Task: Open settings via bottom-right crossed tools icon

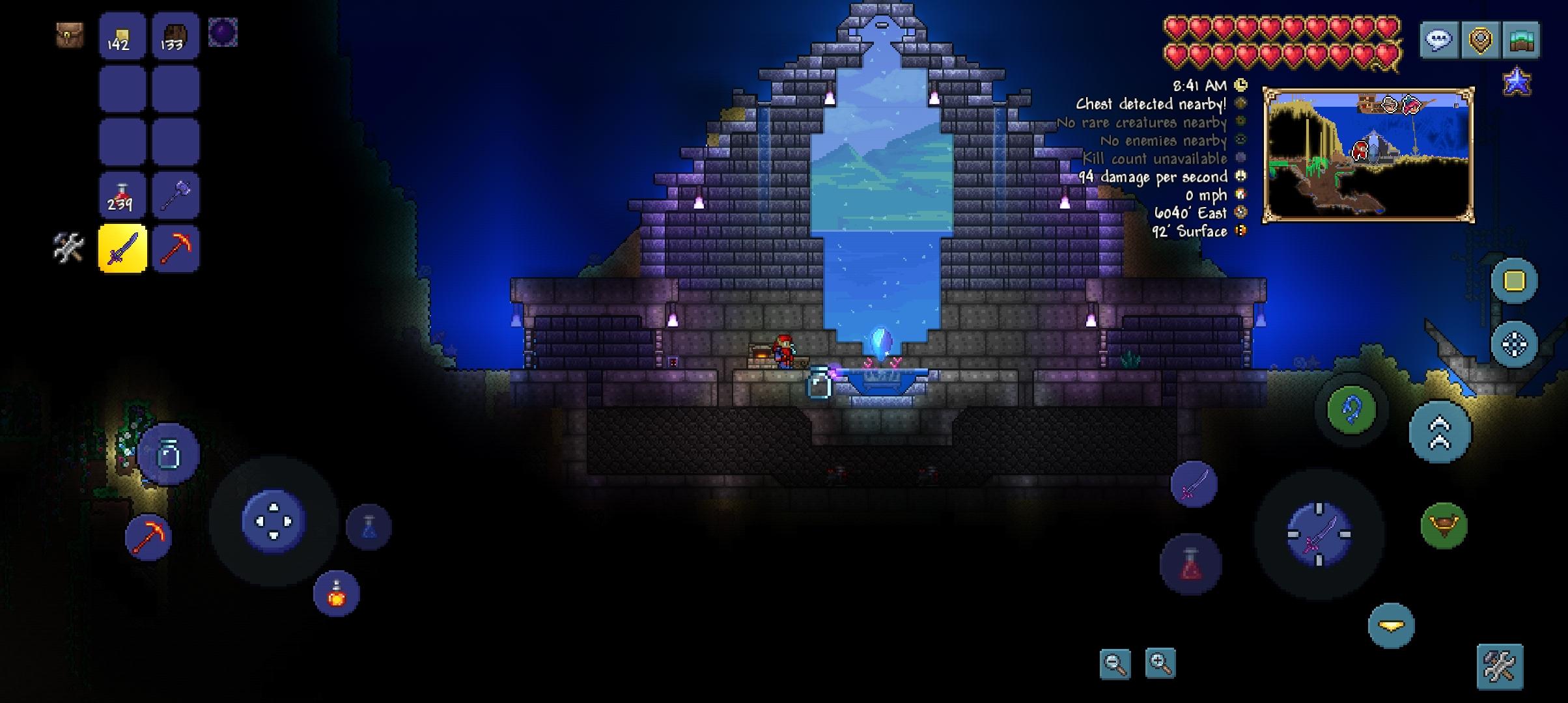Action: (x=1500, y=667)
